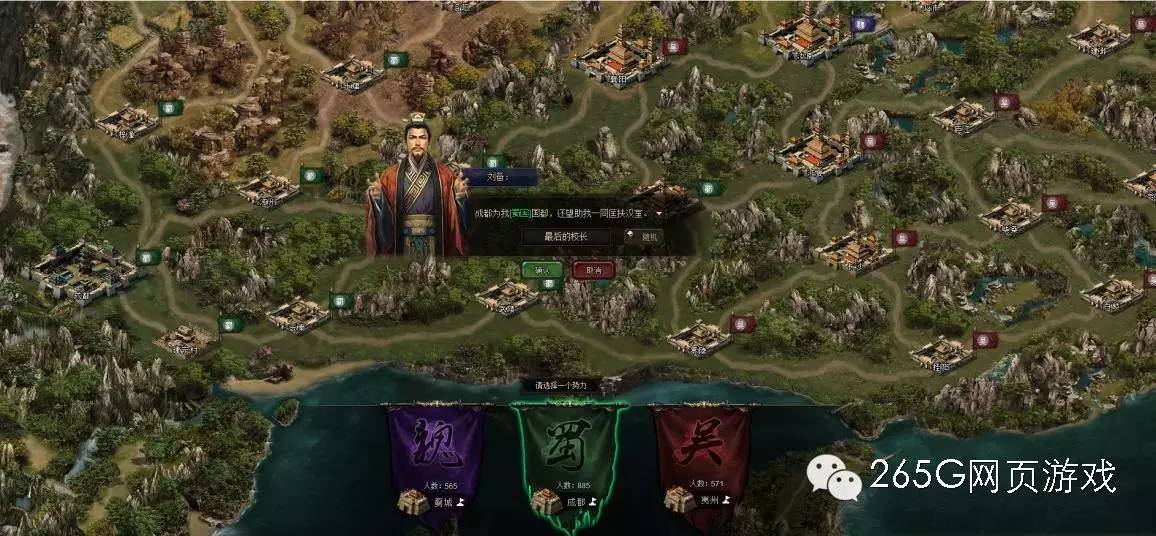This screenshot has width=1156, height=536.
Task: Choose the red 吴 faction banner
Action: [x=700, y=452]
